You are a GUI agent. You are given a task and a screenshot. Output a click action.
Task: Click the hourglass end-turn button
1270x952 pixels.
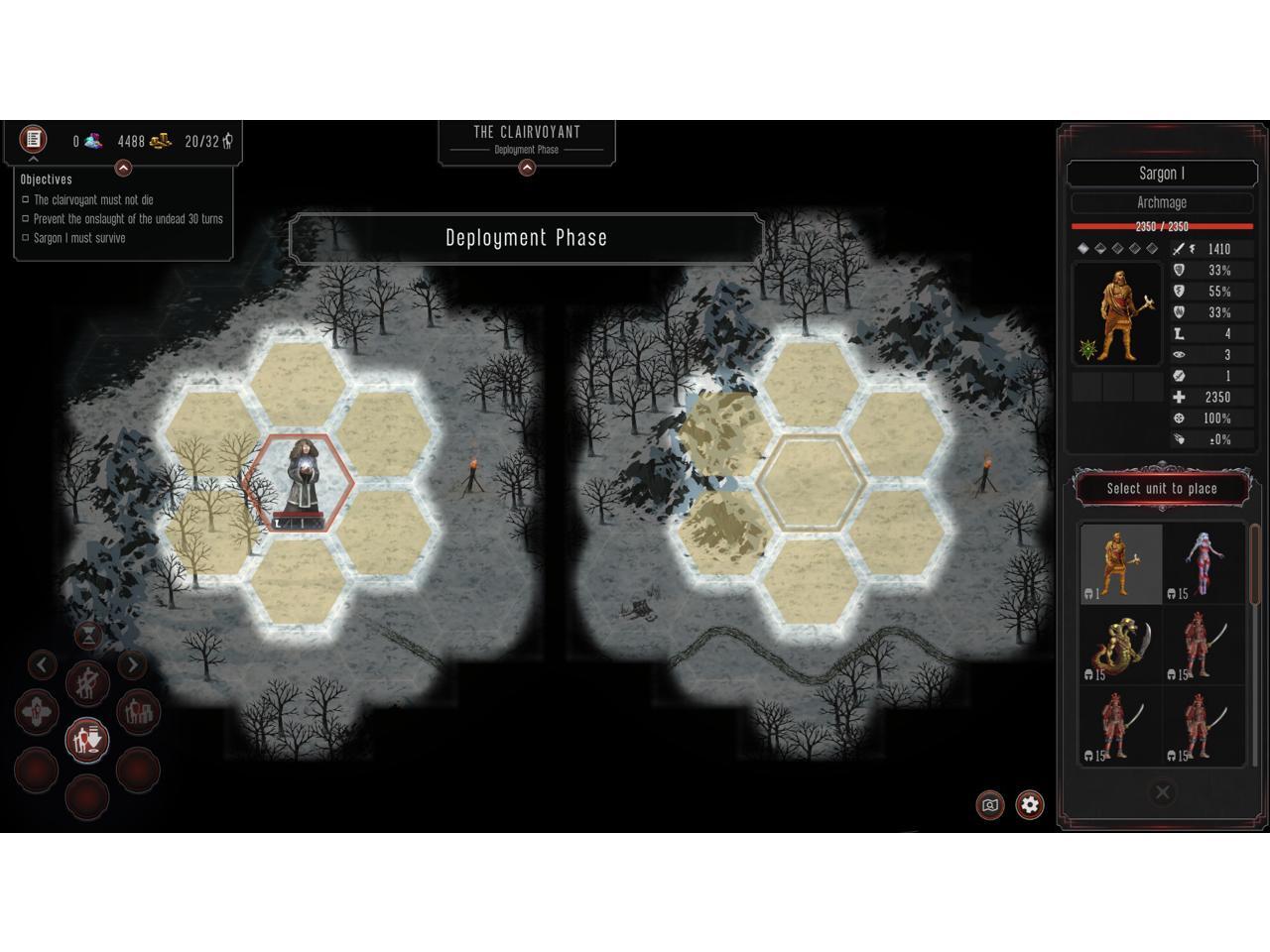point(88,633)
